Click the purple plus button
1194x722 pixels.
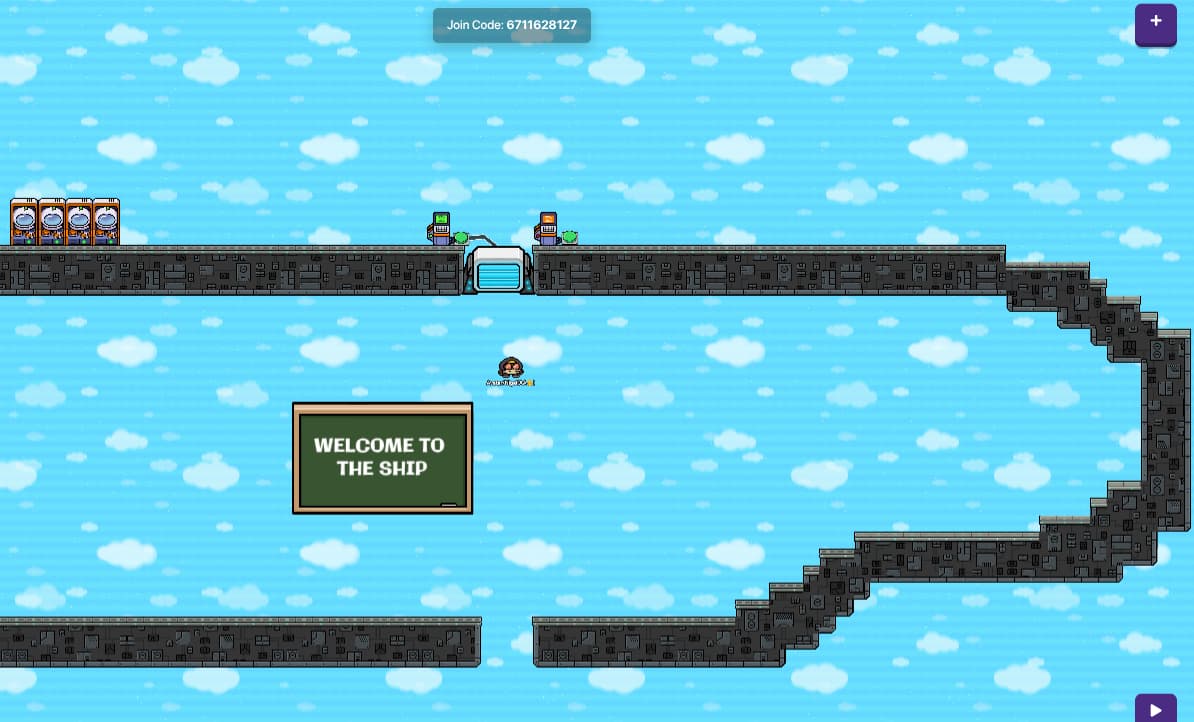(x=1155, y=24)
